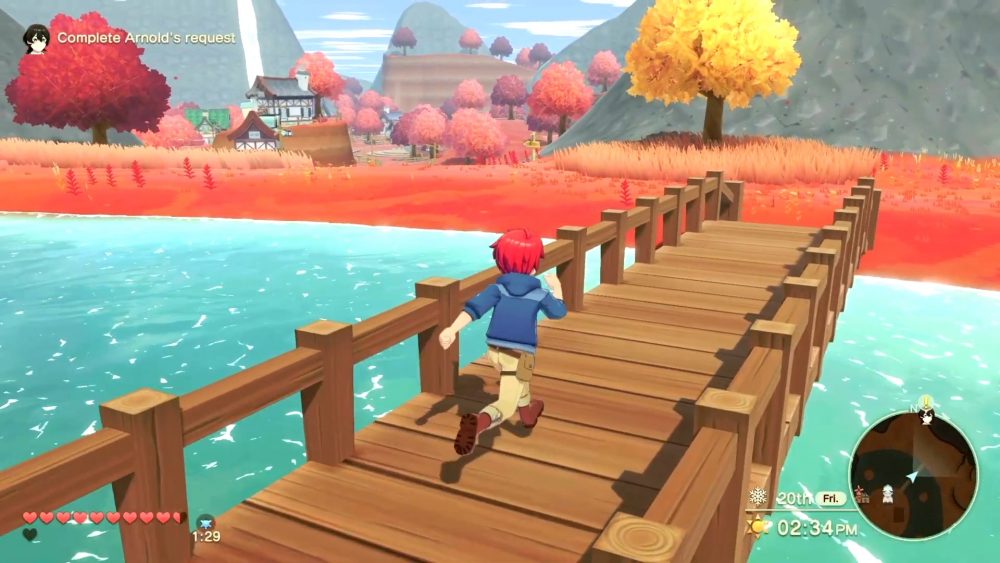Click the status buff icon above the 1:29 timer
Image resolution: width=1000 pixels, height=563 pixels.
(x=206, y=522)
